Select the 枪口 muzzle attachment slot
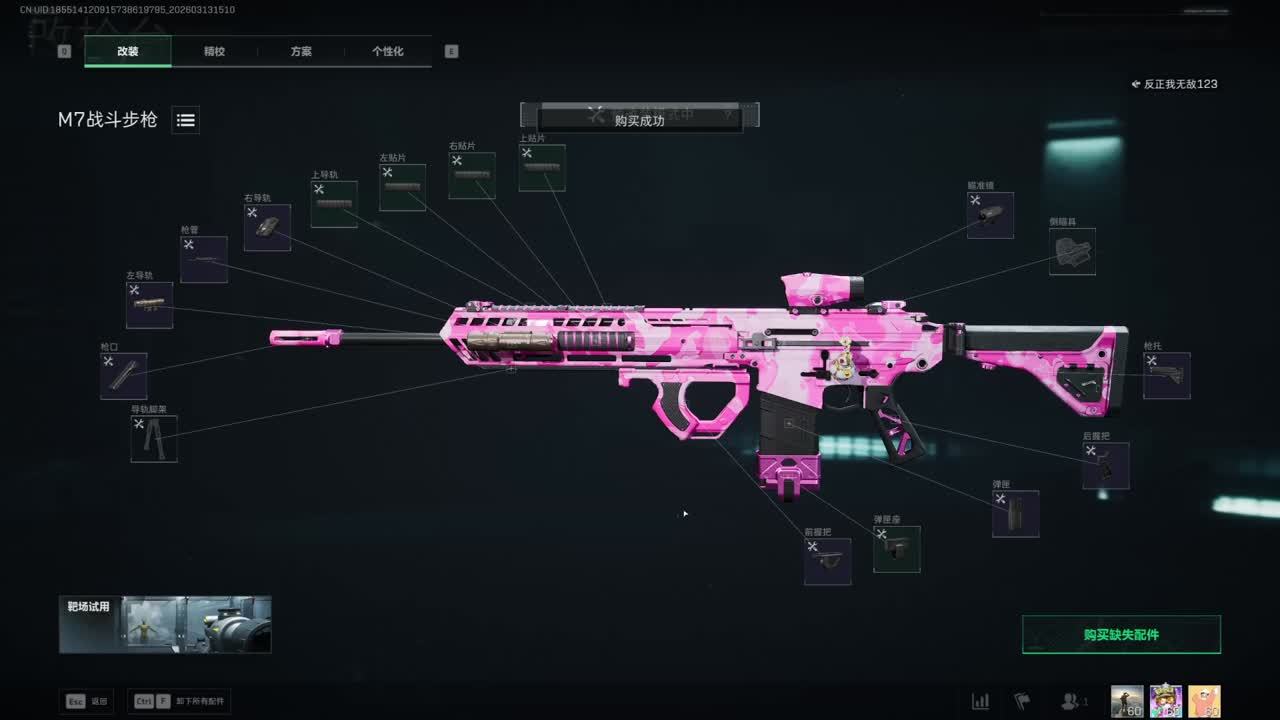The height and width of the screenshot is (720, 1280). pos(124,376)
